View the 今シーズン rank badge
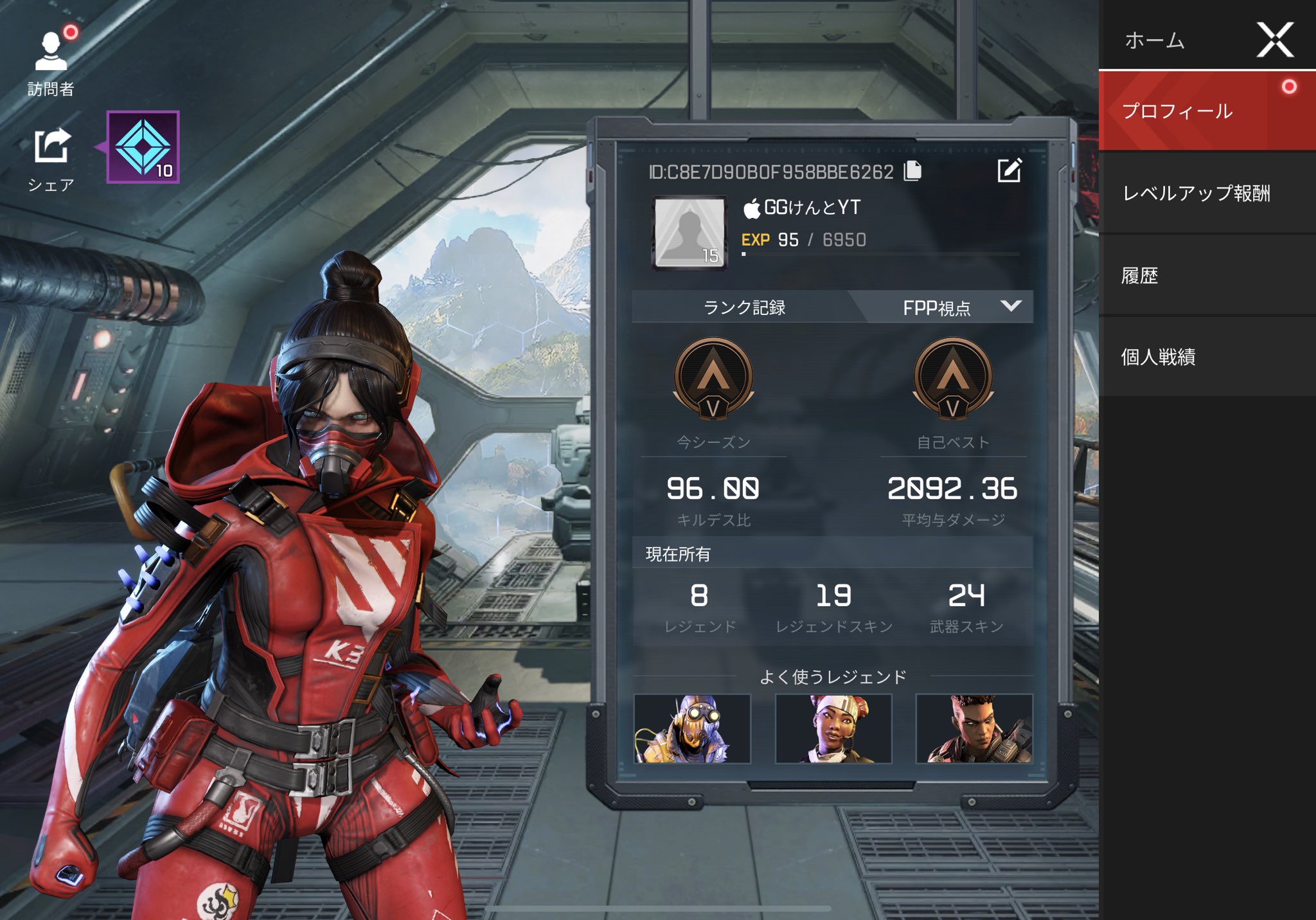The width and height of the screenshot is (1316, 920). point(713,379)
